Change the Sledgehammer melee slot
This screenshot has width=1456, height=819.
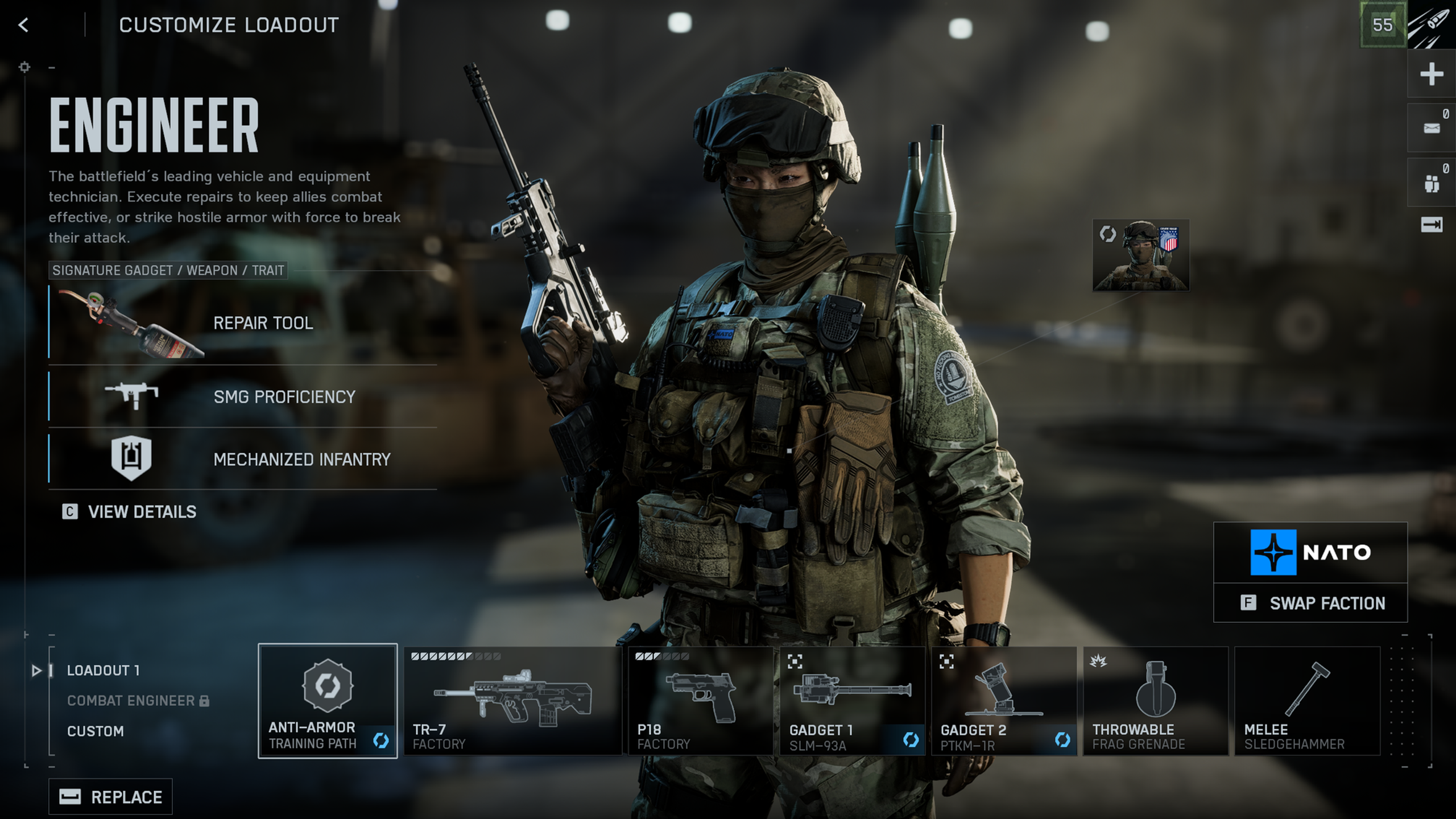click(x=1307, y=701)
